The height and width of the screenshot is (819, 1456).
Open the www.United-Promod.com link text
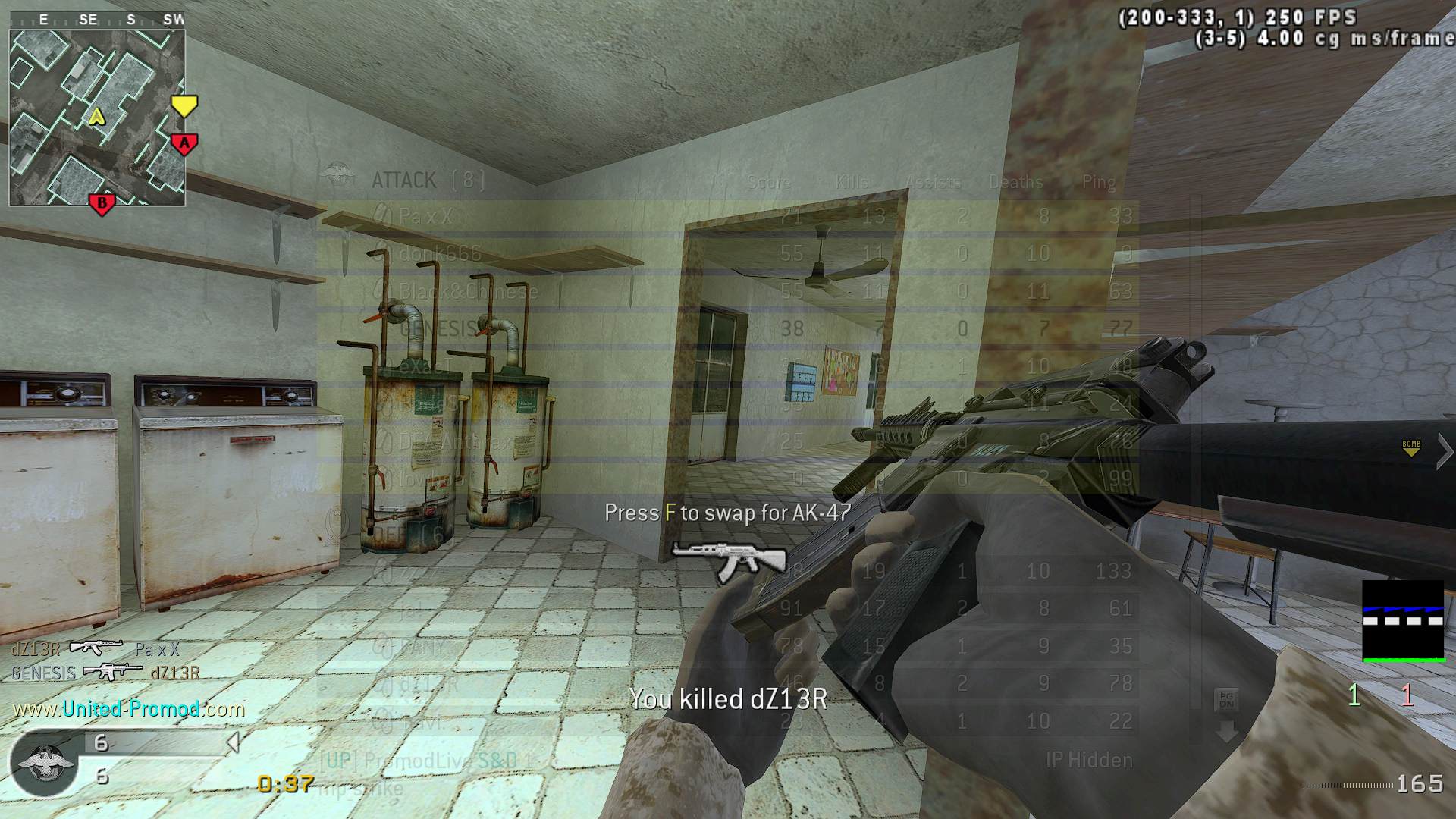(x=129, y=709)
